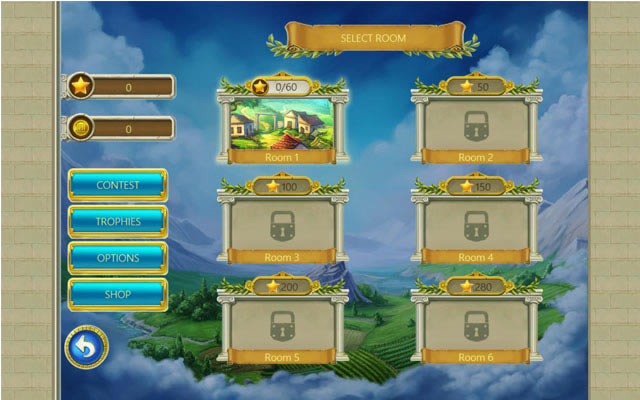This screenshot has width=640, height=400.
Task: Click the locked Room 3 tile
Action: coord(281,225)
